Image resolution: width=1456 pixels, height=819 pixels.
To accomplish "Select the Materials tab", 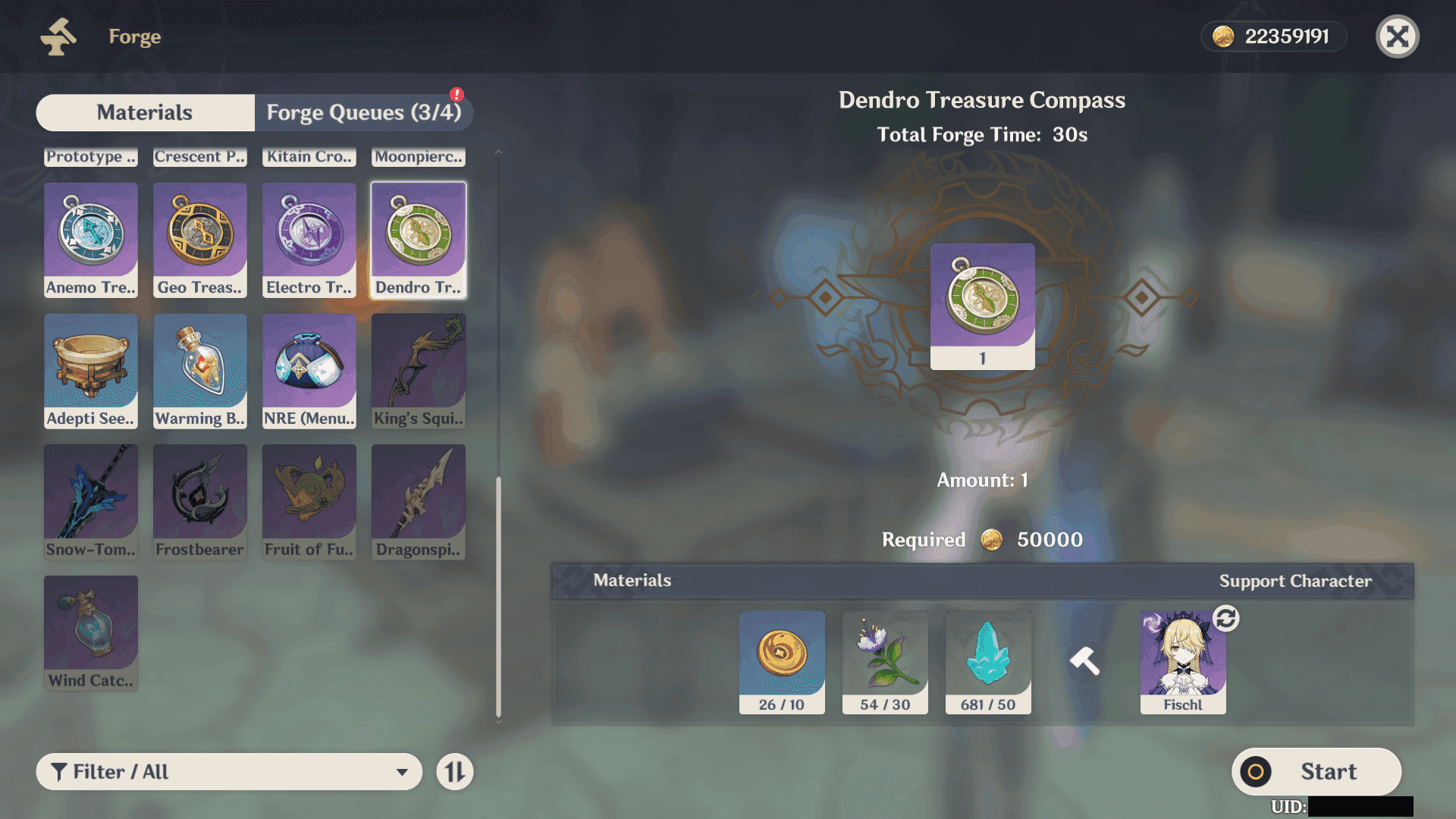I will [145, 112].
